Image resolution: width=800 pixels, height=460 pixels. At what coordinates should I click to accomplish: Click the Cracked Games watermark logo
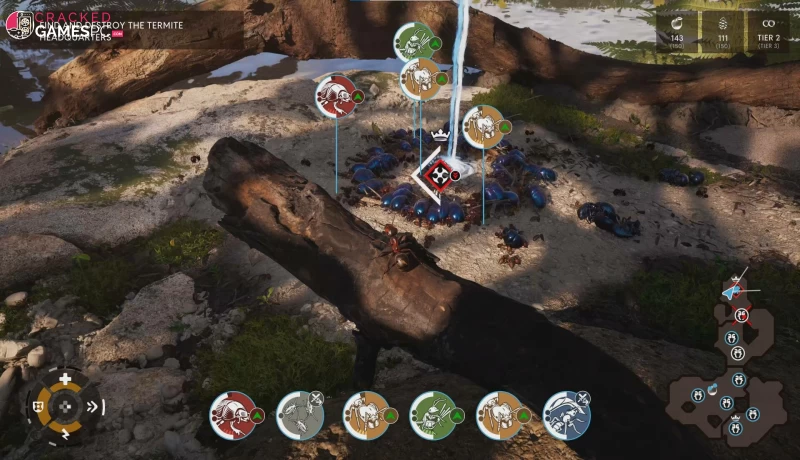click(20, 24)
